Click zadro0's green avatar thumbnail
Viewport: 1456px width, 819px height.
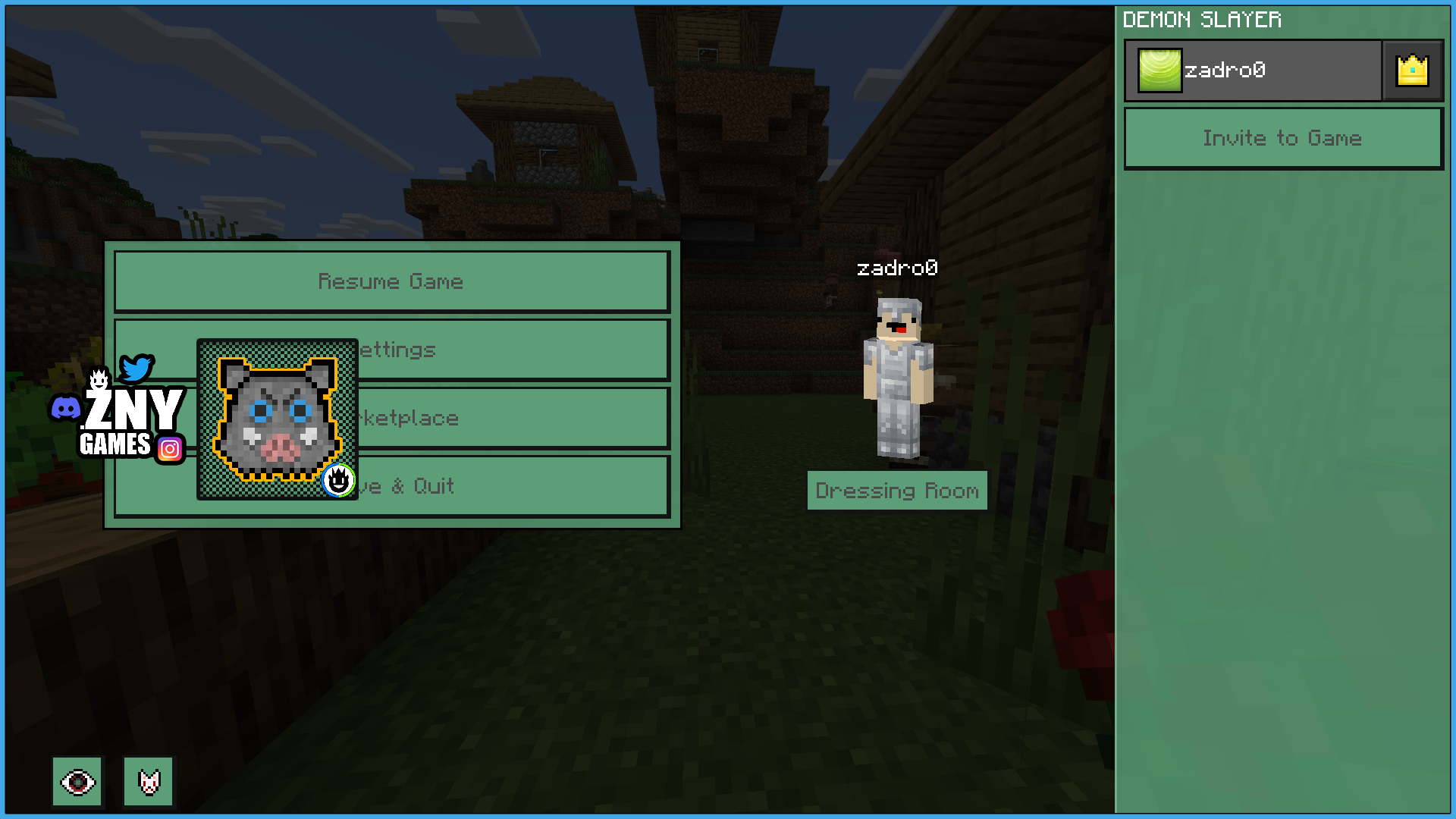click(x=1159, y=69)
